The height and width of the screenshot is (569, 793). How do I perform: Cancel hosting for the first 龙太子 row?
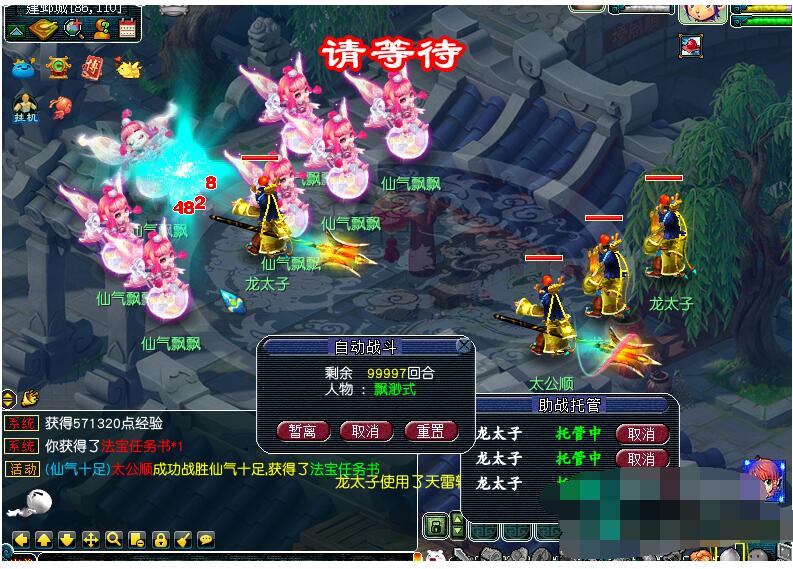tap(641, 434)
